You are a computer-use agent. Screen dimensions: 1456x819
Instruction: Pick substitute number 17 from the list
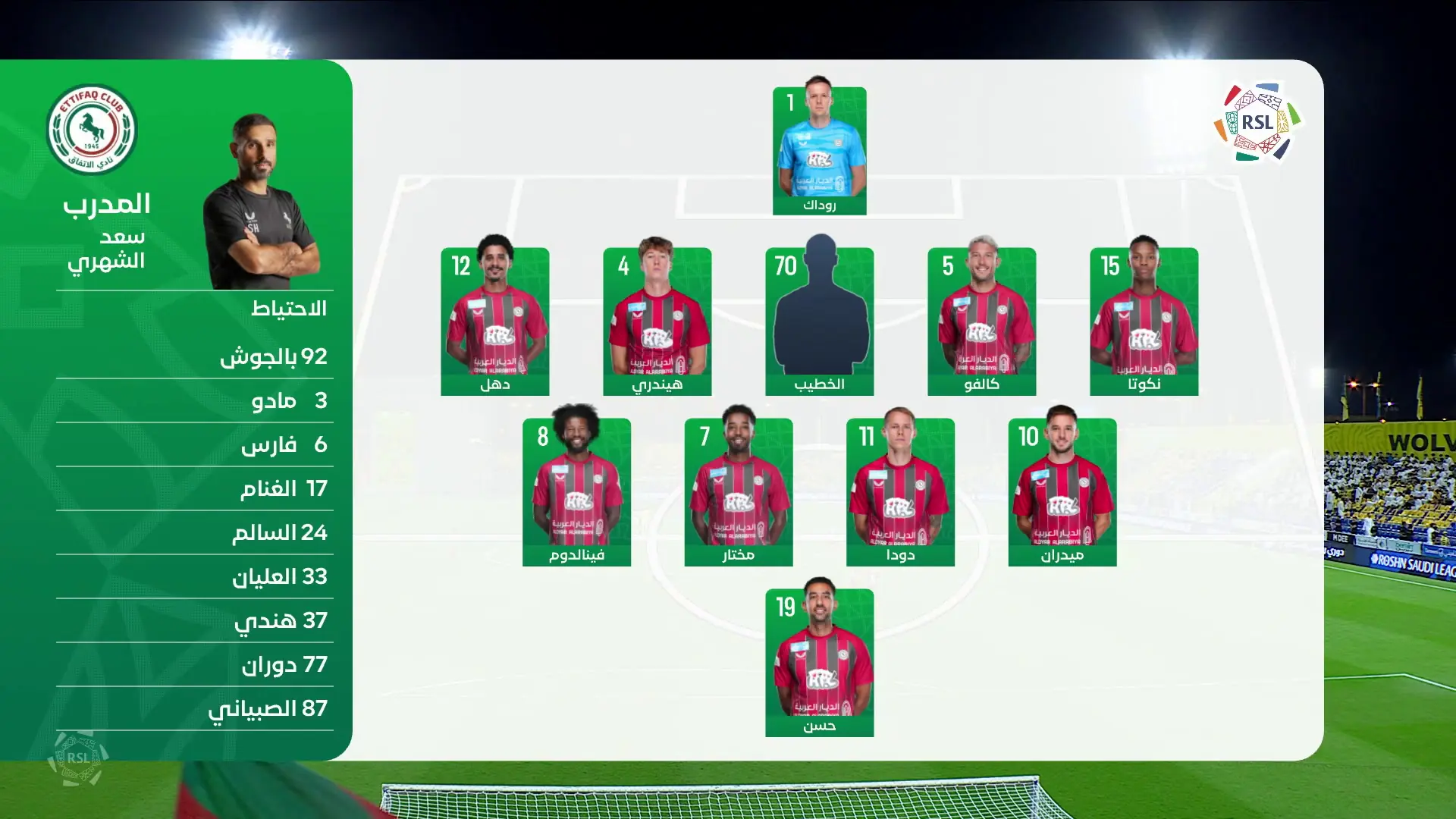point(283,488)
